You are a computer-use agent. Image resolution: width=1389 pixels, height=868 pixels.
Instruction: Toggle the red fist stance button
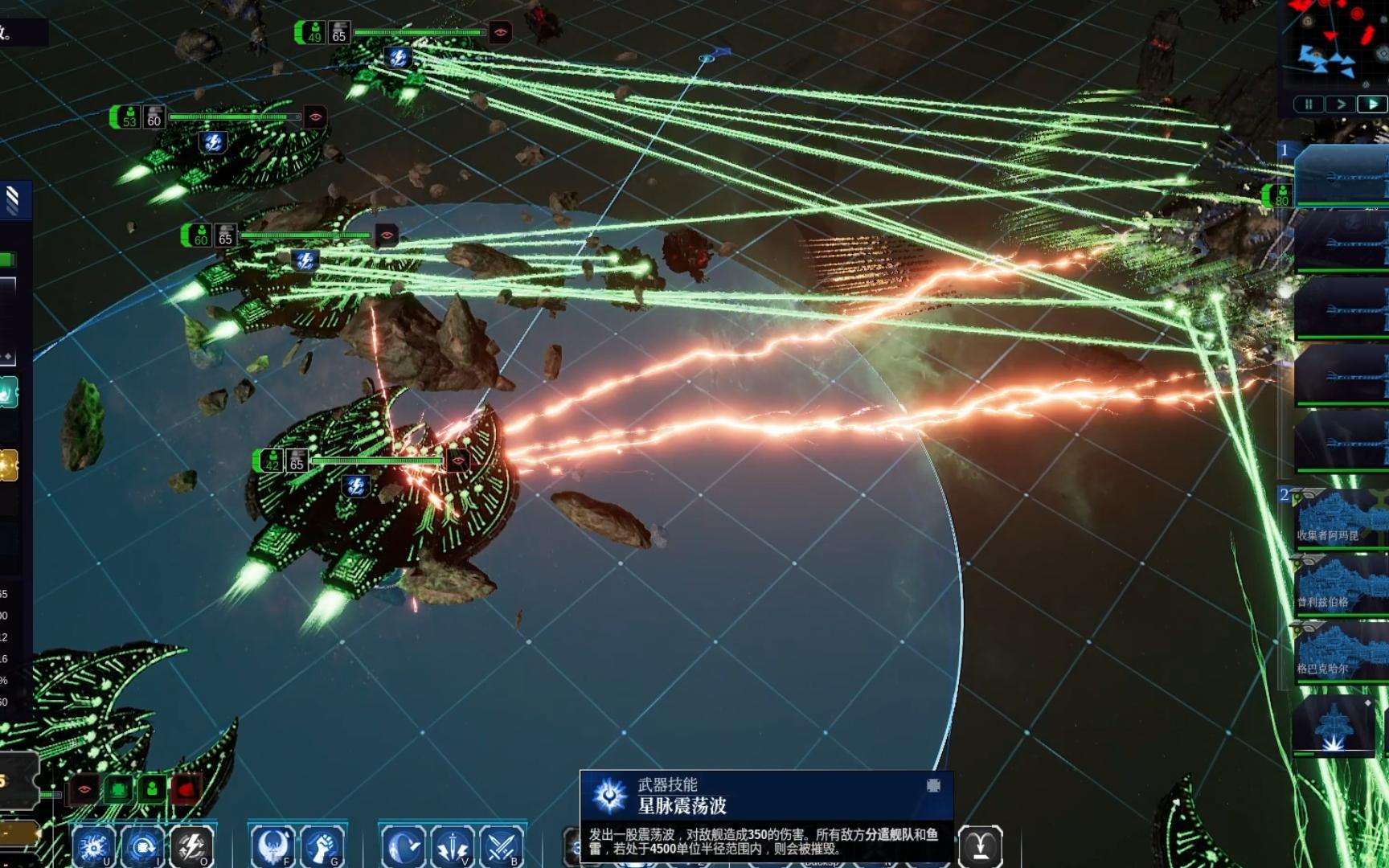click(186, 789)
